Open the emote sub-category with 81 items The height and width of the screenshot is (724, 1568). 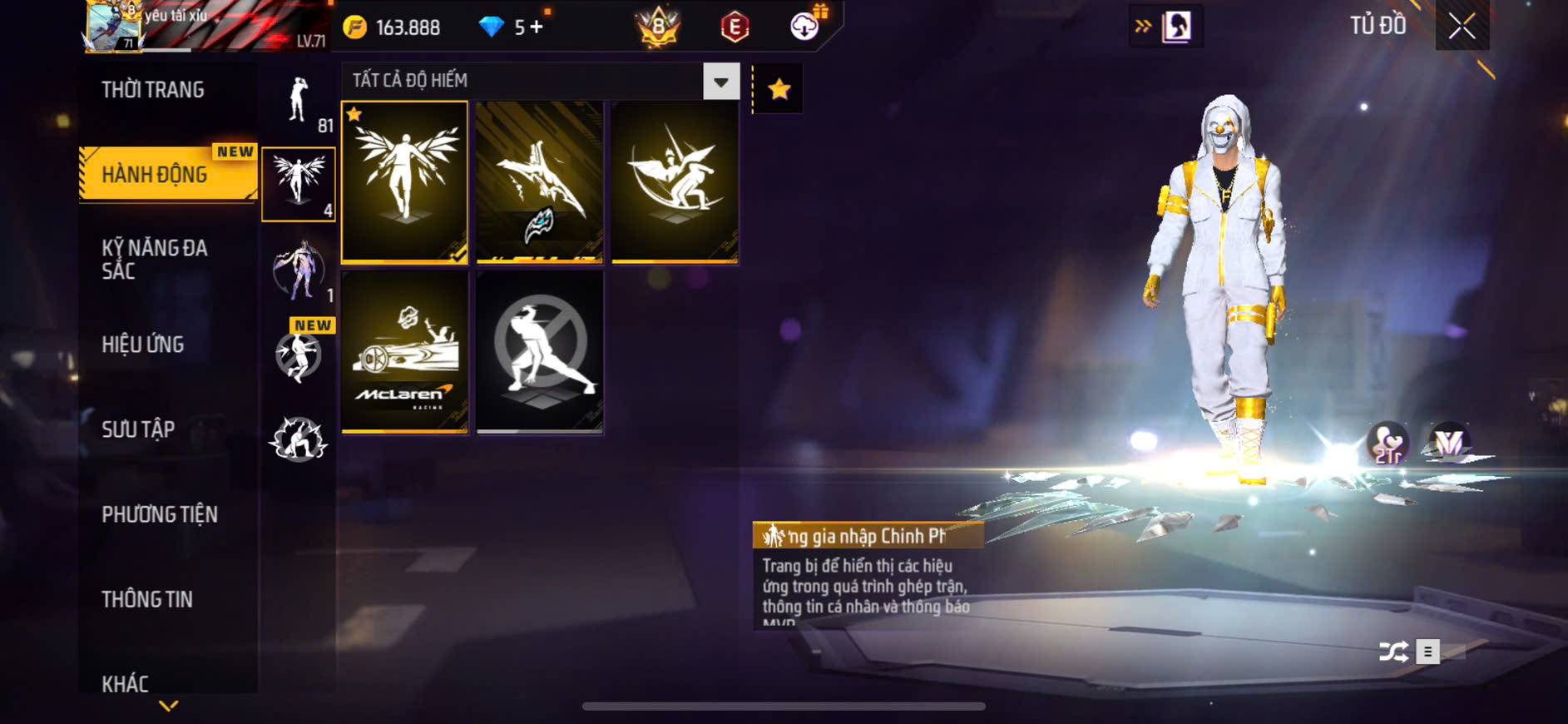(299, 102)
